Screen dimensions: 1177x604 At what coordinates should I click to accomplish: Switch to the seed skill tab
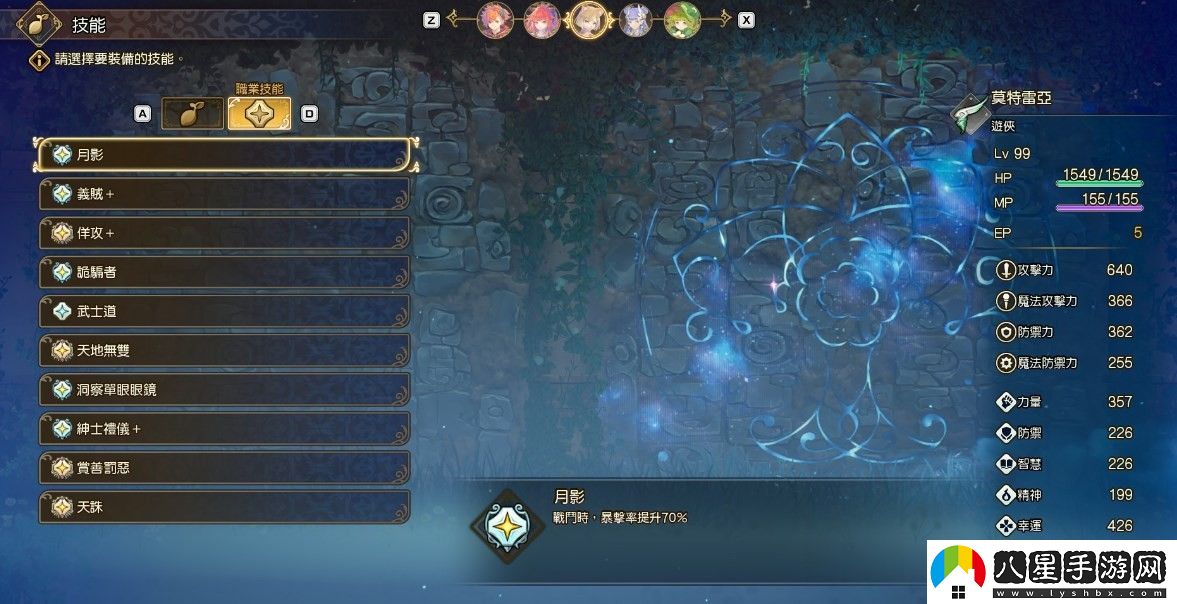coord(192,114)
